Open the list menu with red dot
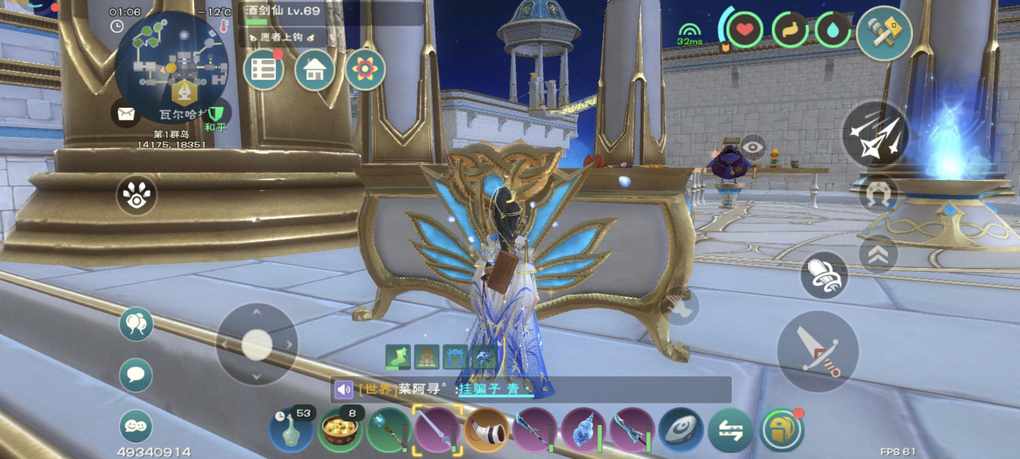Image resolution: width=1020 pixels, height=459 pixels. tap(264, 70)
